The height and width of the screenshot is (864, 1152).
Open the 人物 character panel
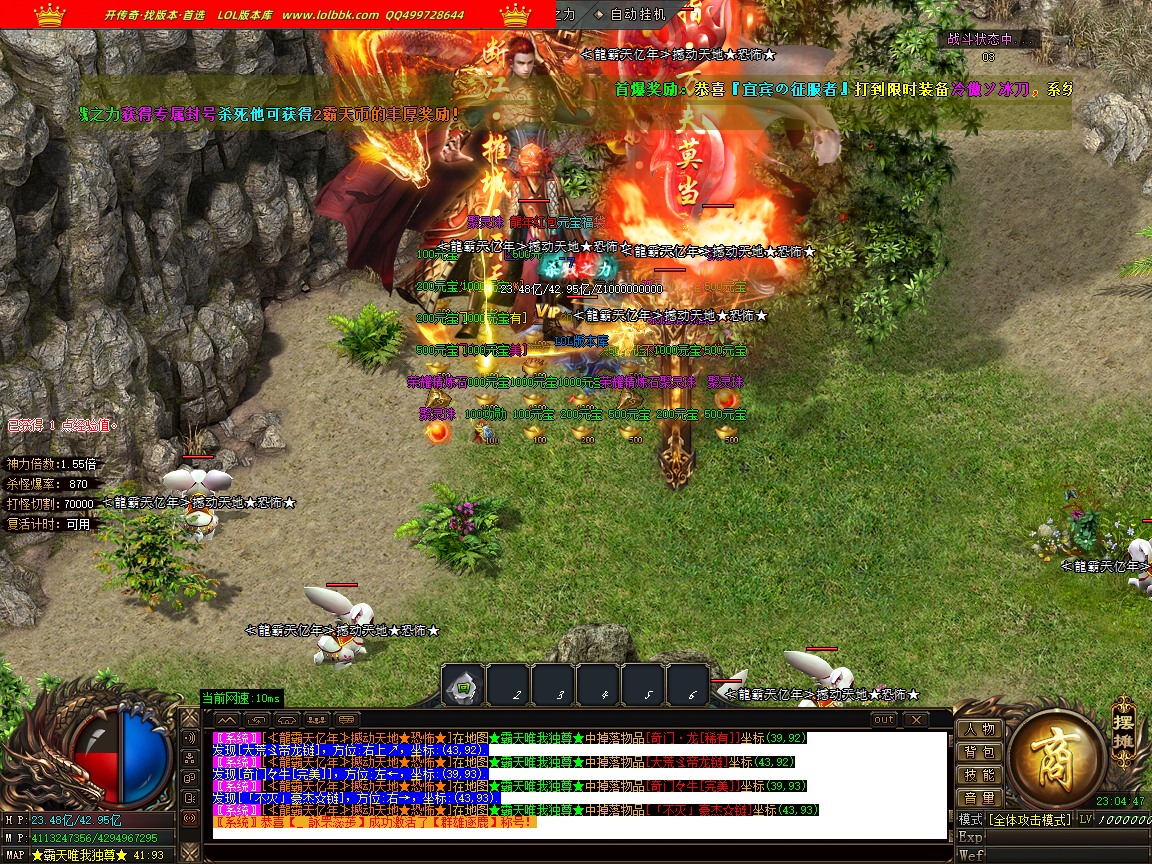[x=979, y=729]
